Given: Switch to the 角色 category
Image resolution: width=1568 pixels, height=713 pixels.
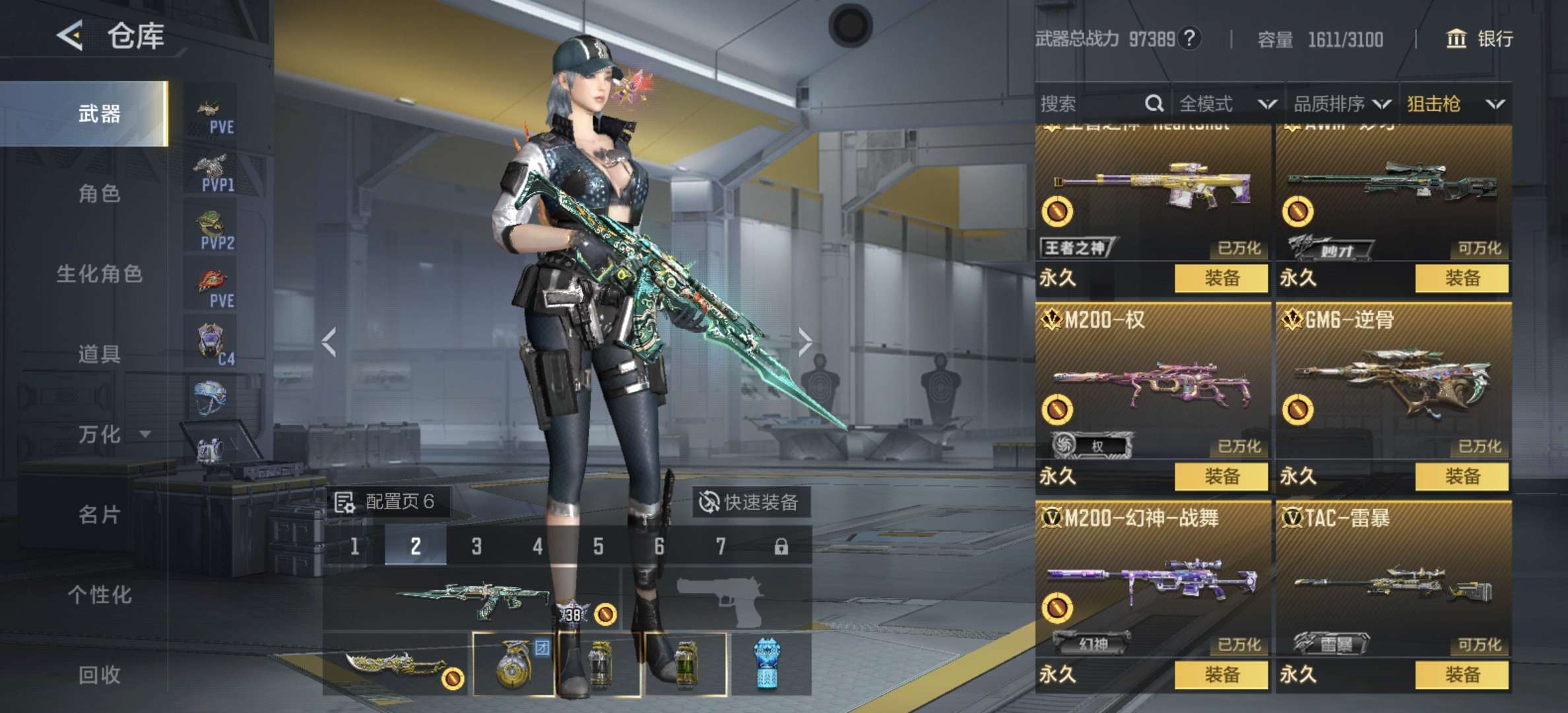Looking at the screenshot, I should [x=99, y=194].
